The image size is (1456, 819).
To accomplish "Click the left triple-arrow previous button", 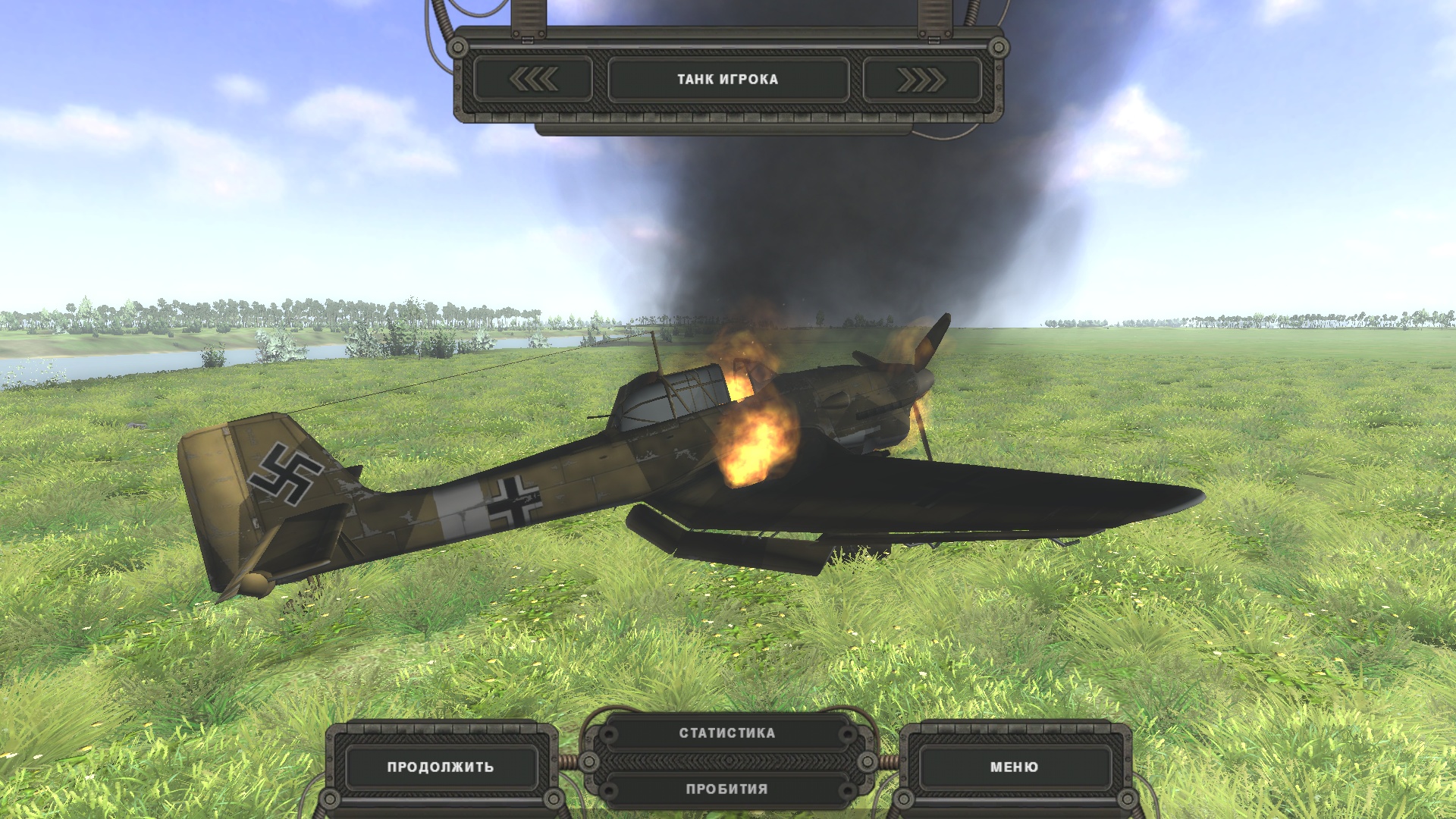I will (x=533, y=79).
